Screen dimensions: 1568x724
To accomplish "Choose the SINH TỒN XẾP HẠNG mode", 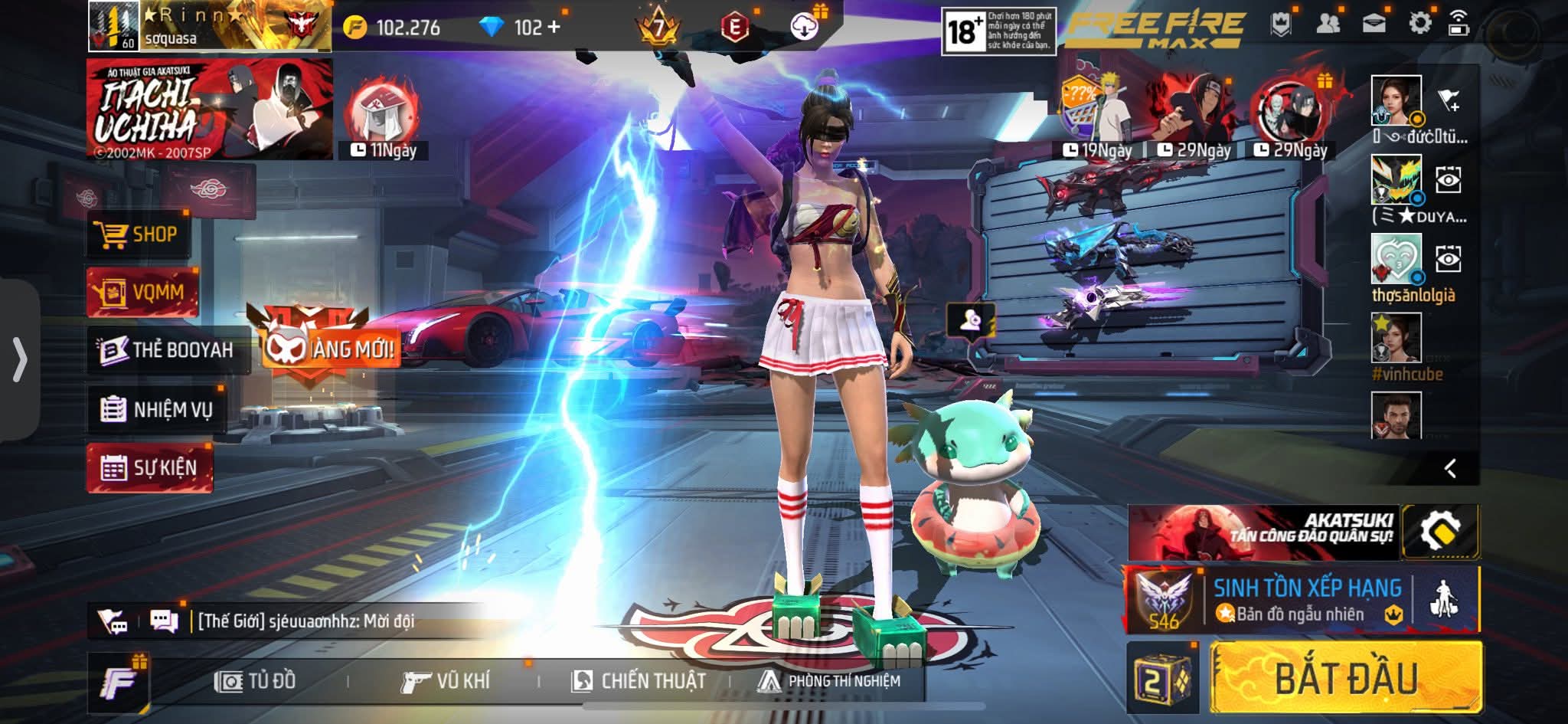I will click(x=1305, y=600).
